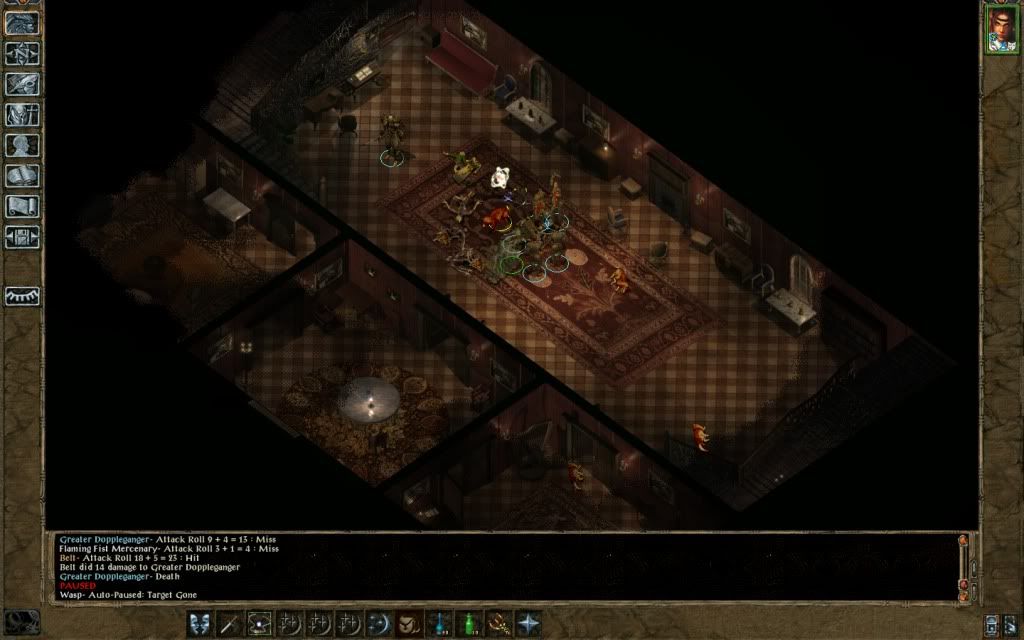This screenshot has width=1024, height=640.
Task: Open the inventory screen
Action: [x=22, y=115]
